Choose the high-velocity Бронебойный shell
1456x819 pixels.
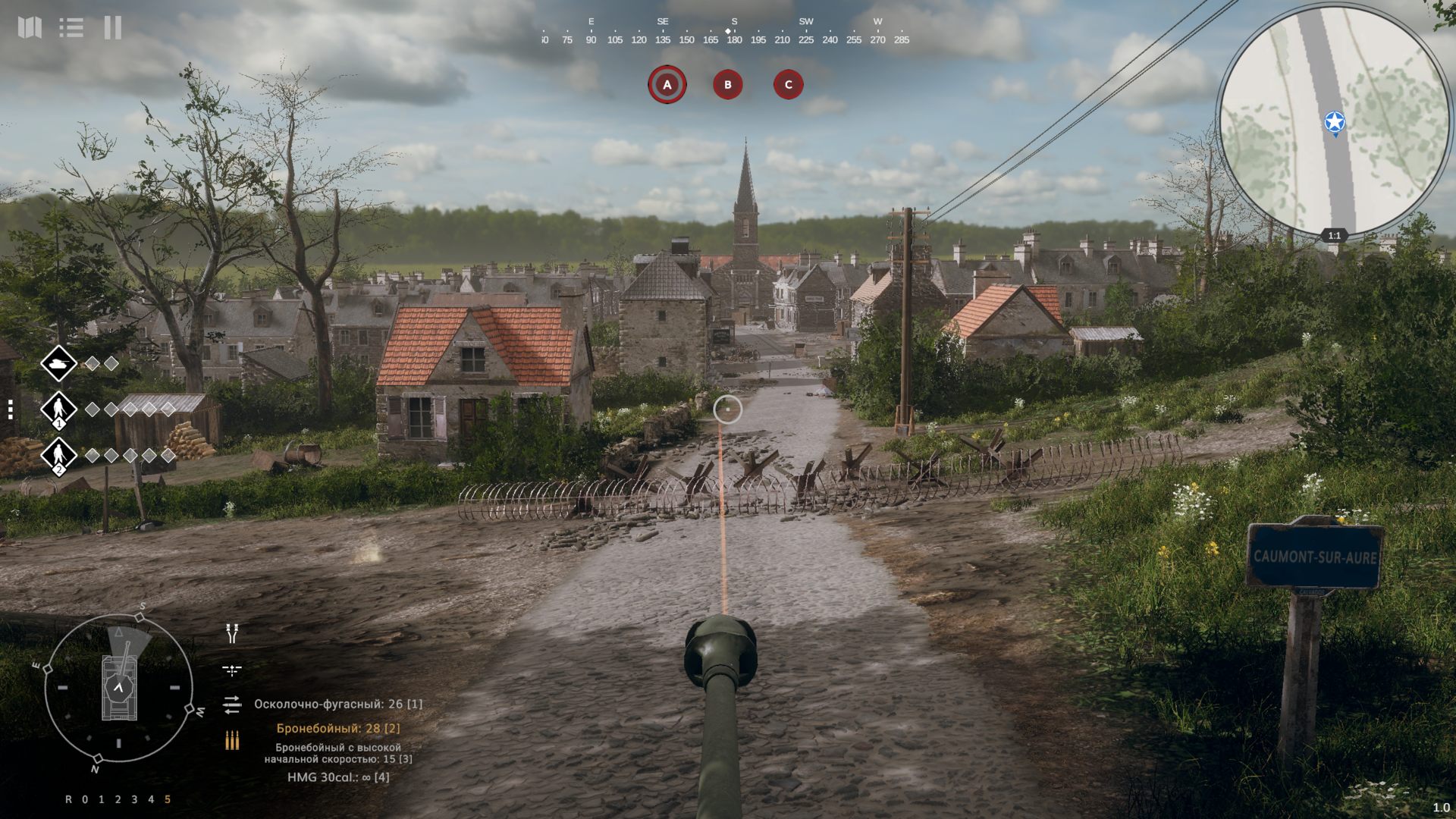pos(338,753)
